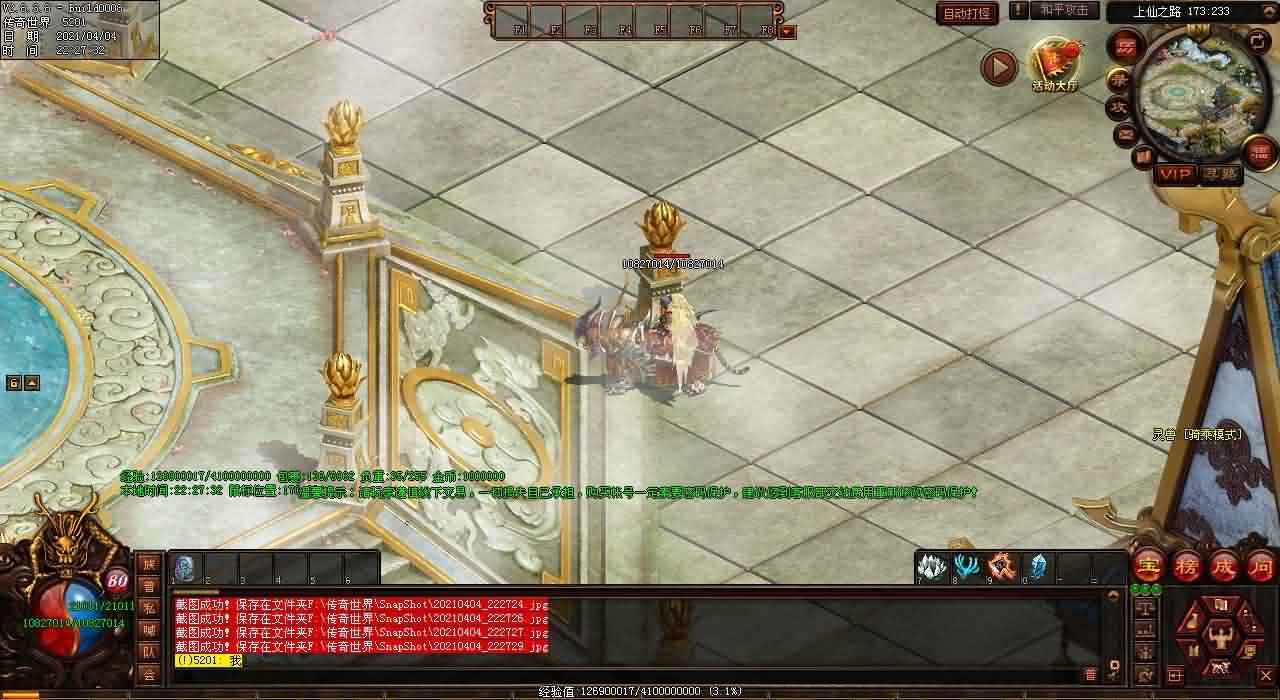
Task: Open the 榜 rankings button
Action: [x=1187, y=565]
